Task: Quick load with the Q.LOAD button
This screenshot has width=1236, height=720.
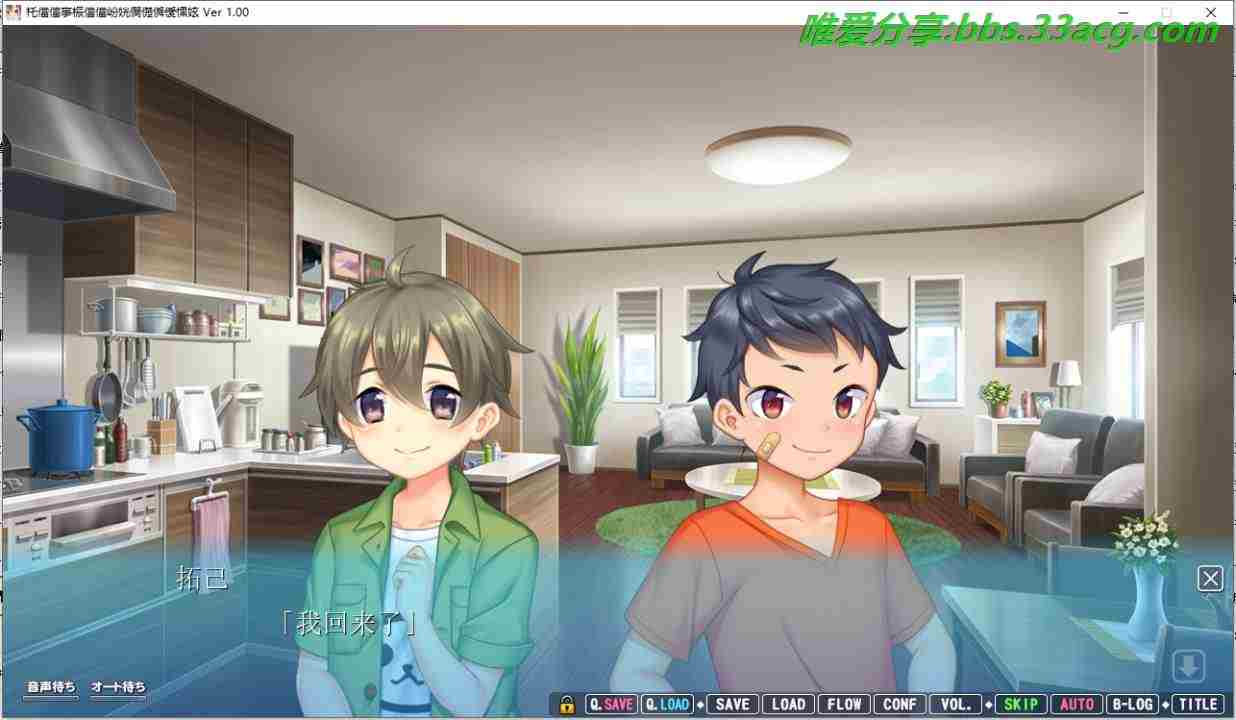Action: (x=667, y=704)
